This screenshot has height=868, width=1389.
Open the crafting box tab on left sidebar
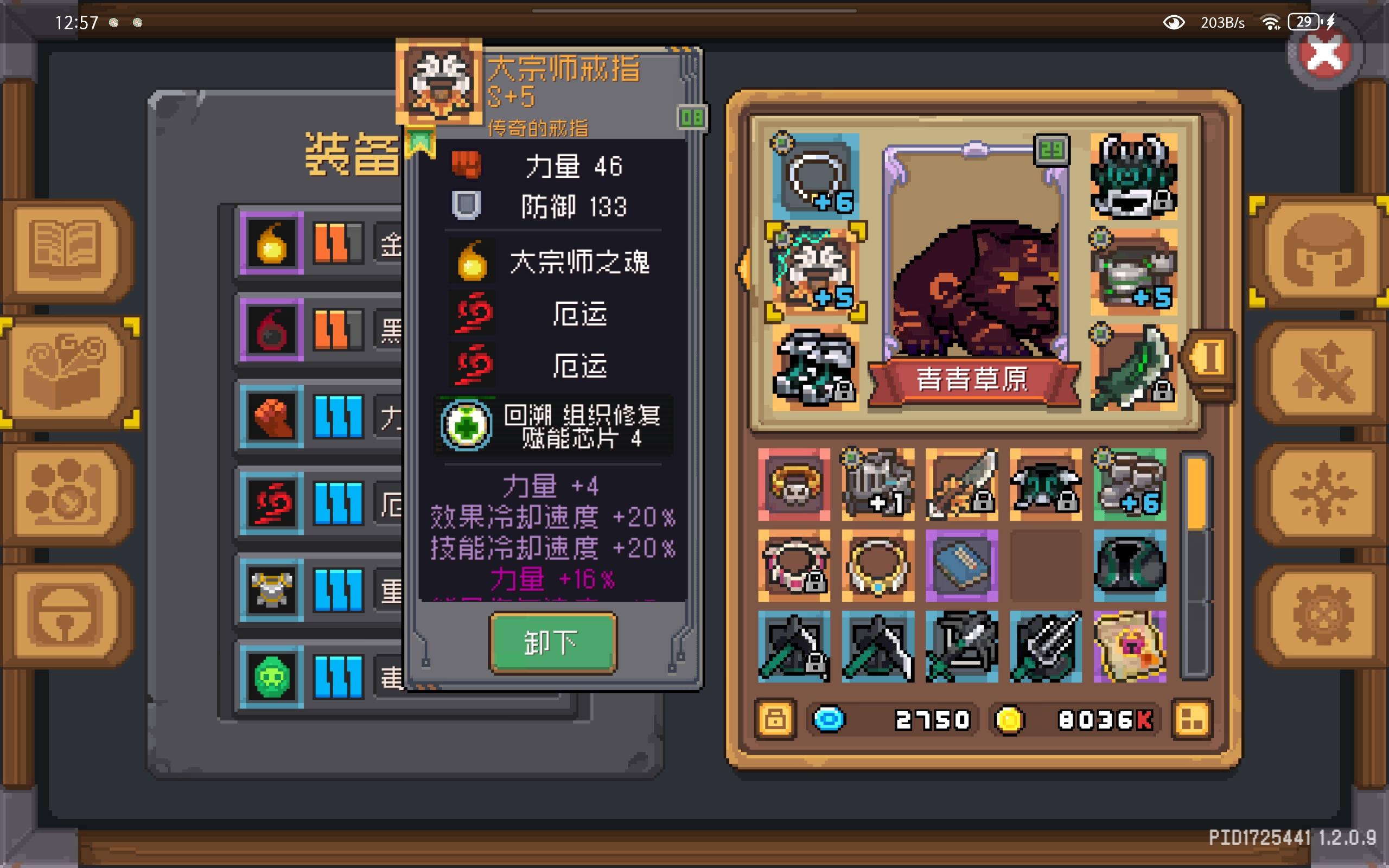pos(66,373)
